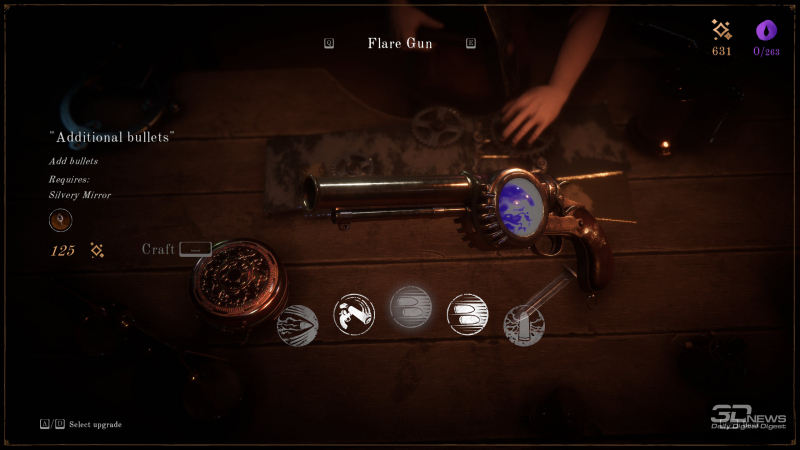Click the Silvery Mirror requirement icon
The image size is (800, 450).
coord(60,220)
